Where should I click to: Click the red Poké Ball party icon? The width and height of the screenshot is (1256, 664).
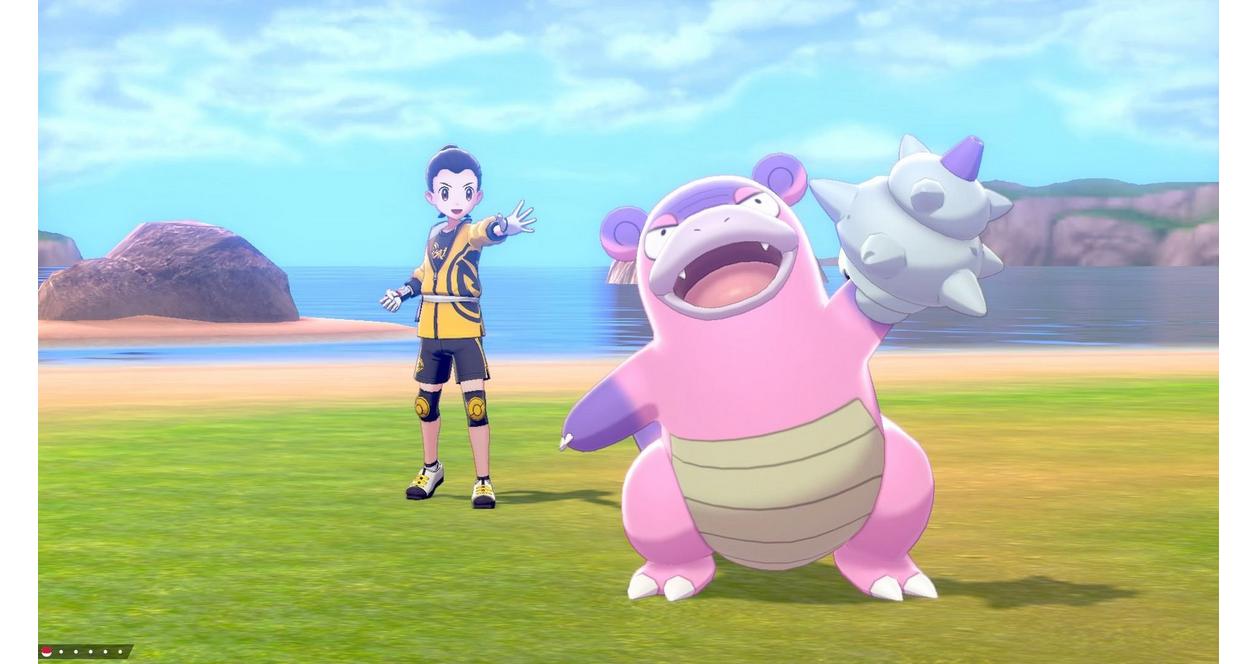pos(46,652)
